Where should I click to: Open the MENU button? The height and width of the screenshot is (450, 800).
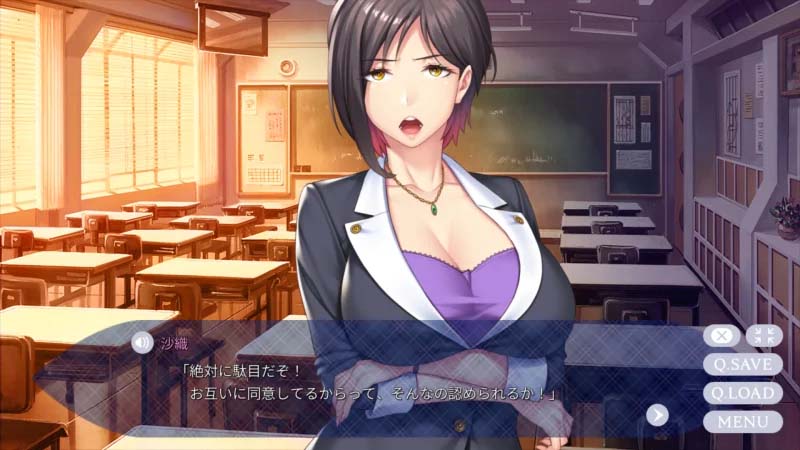point(742,421)
